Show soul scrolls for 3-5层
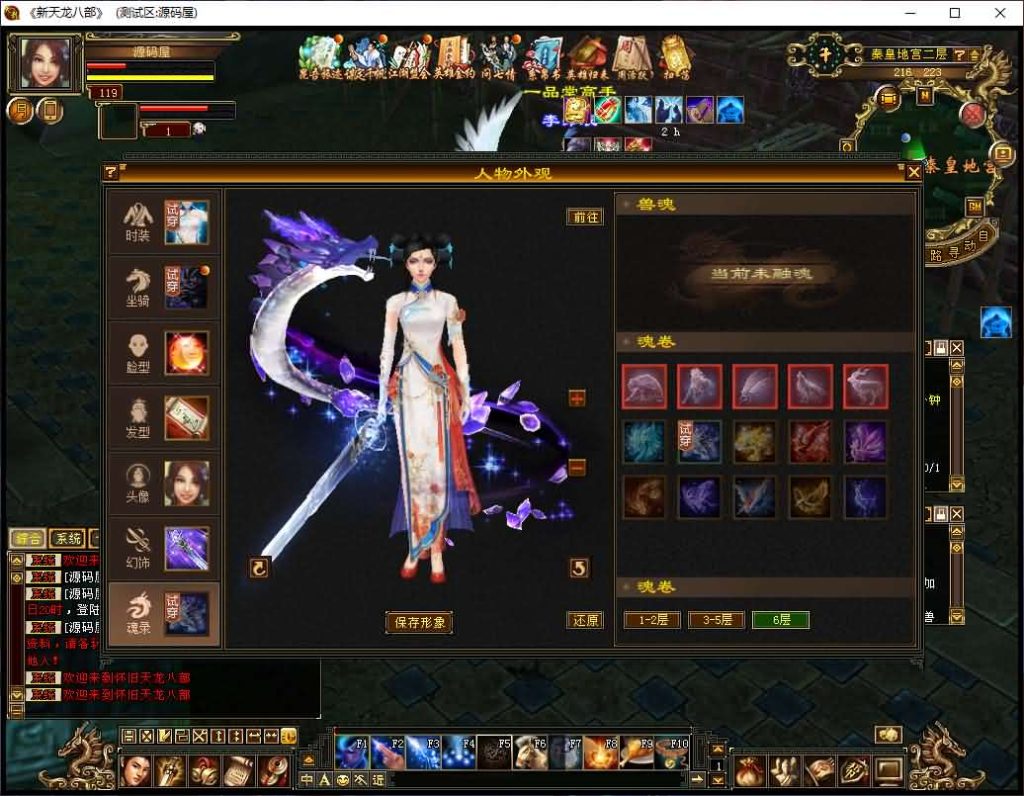The height and width of the screenshot is (796, 1024). 716,620
